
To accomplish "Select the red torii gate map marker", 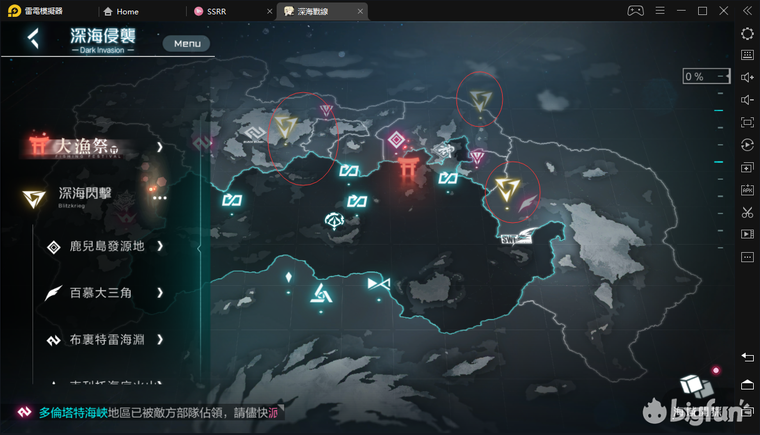I will pos(408,168).
